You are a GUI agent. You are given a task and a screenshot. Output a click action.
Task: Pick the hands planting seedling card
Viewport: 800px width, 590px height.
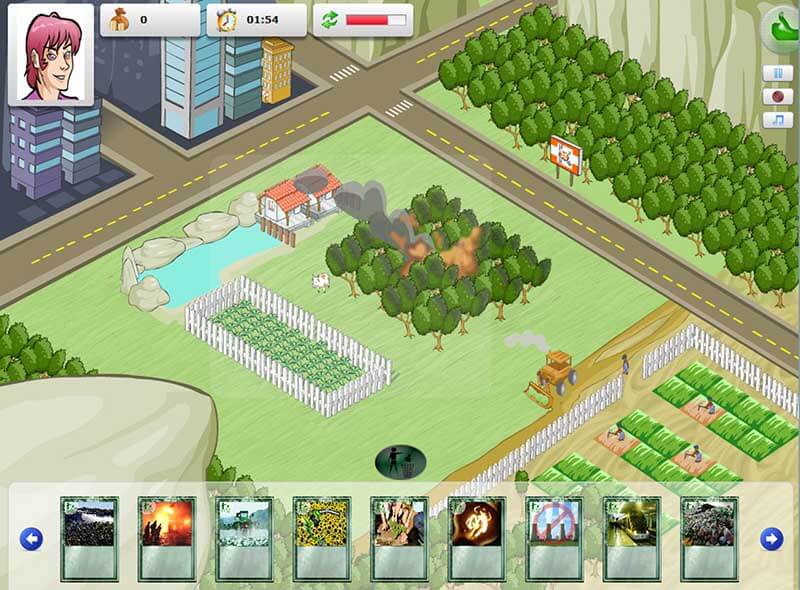point(399,538)
